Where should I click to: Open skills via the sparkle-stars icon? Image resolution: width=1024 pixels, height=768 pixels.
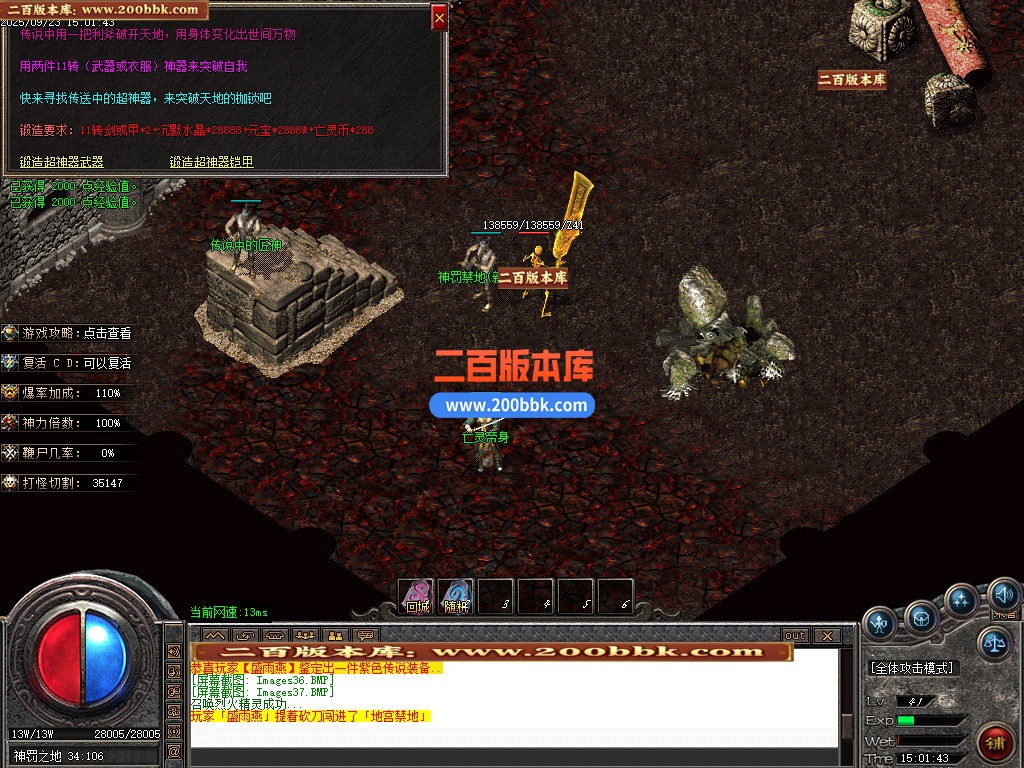coord(961,601)
